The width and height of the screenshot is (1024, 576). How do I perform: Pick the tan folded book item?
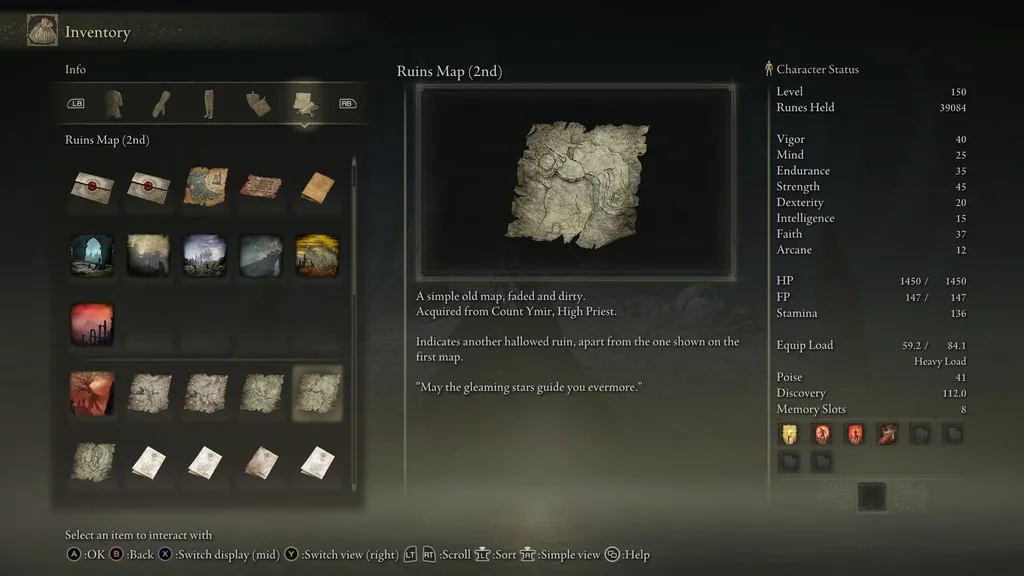317,187
